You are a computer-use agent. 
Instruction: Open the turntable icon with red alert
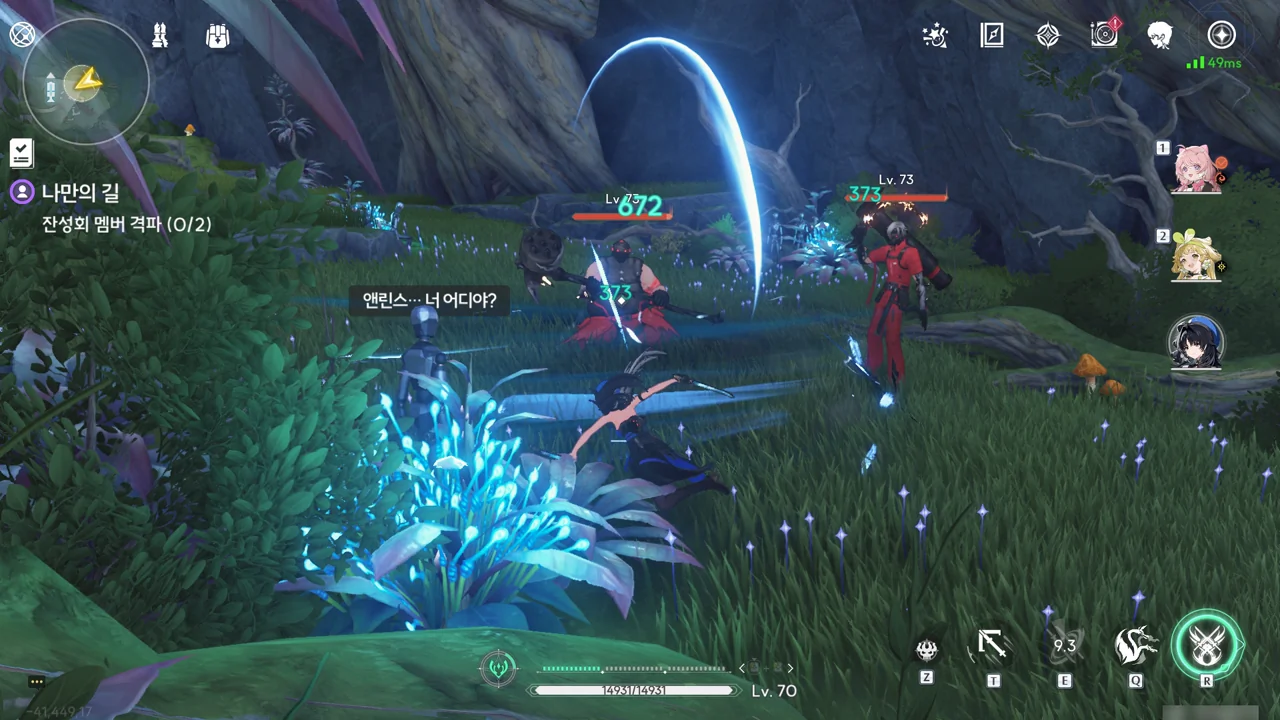[x=1104, y=36]
